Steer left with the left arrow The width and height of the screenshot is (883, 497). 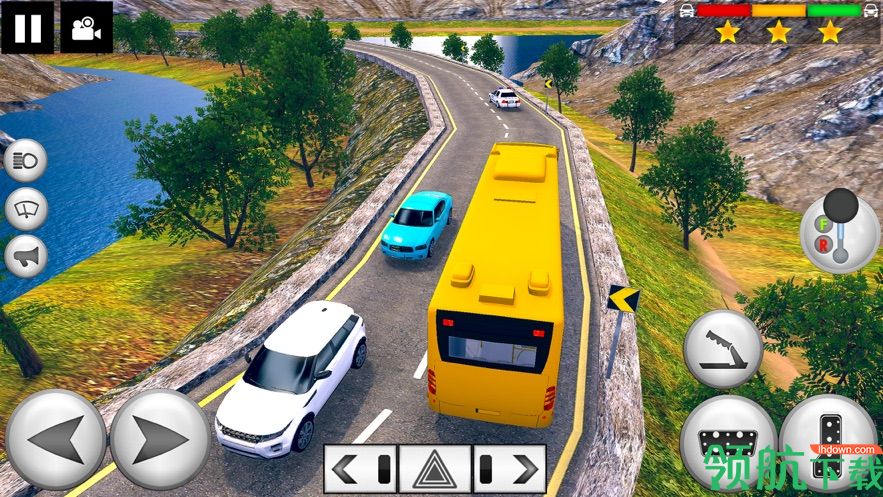[x=55, y=440]
